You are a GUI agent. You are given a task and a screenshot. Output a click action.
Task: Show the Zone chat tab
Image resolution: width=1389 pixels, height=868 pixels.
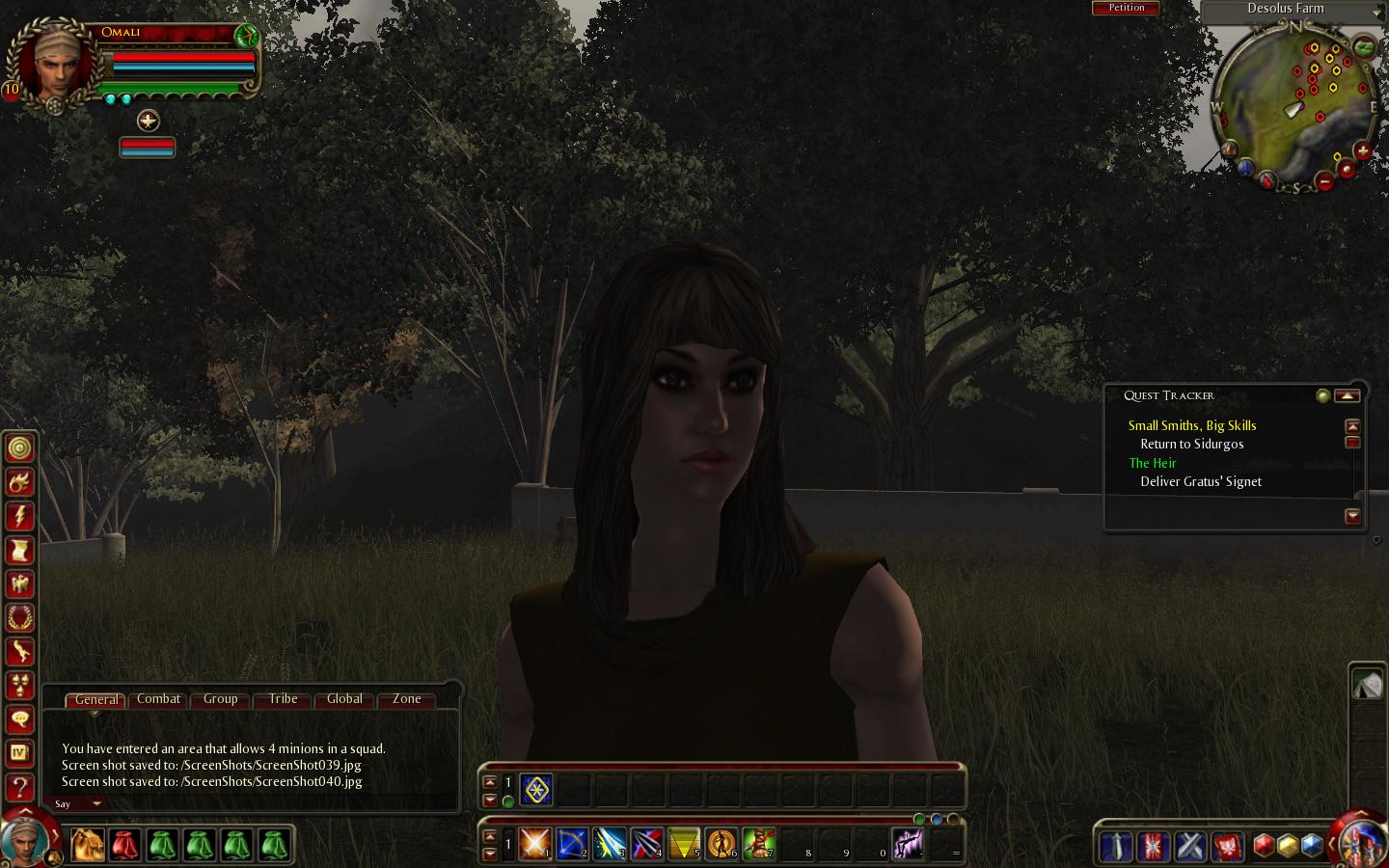click(406, 699)
